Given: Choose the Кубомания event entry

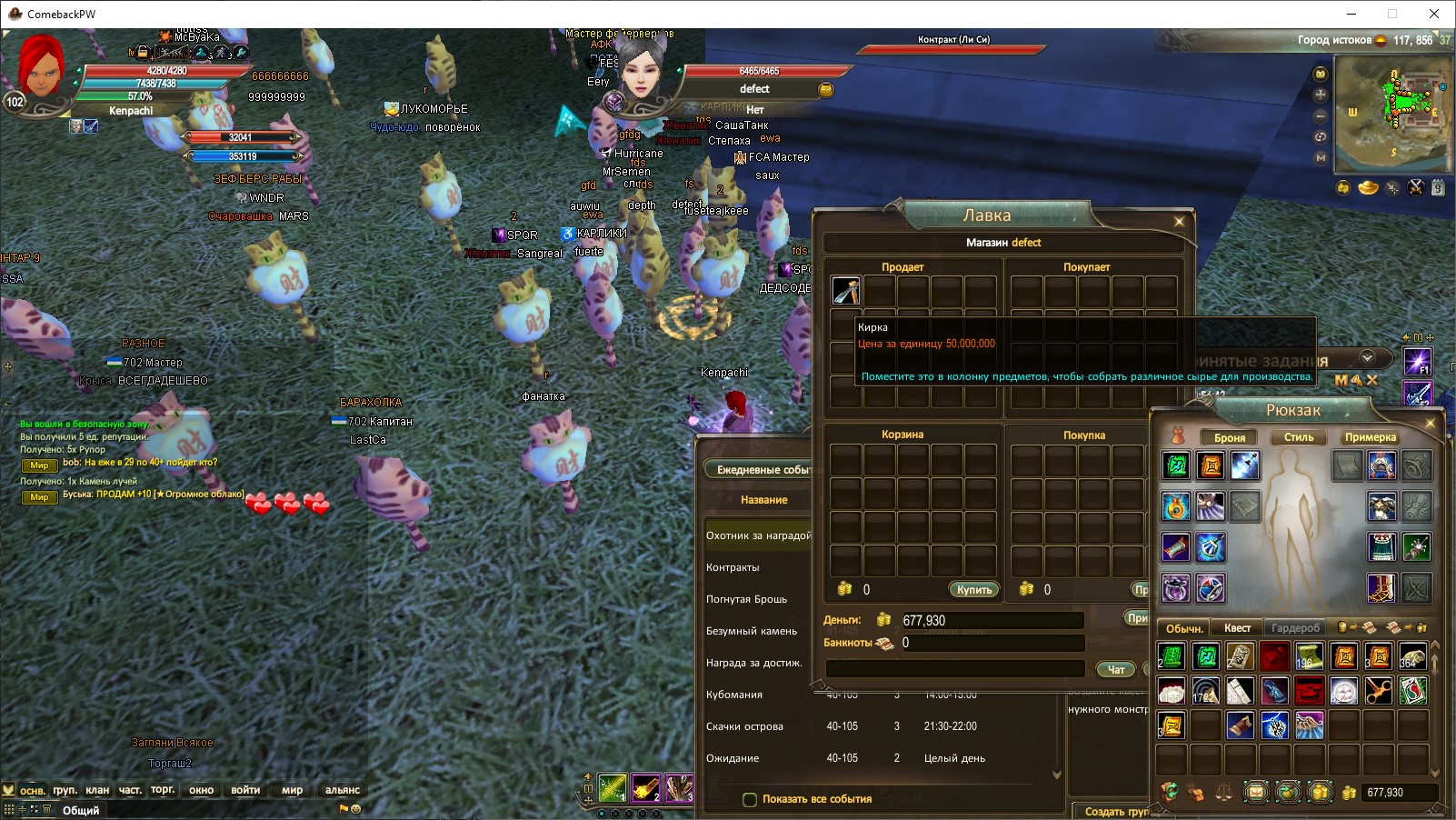Looking at the screenshot, I should (x=734, y=695).
